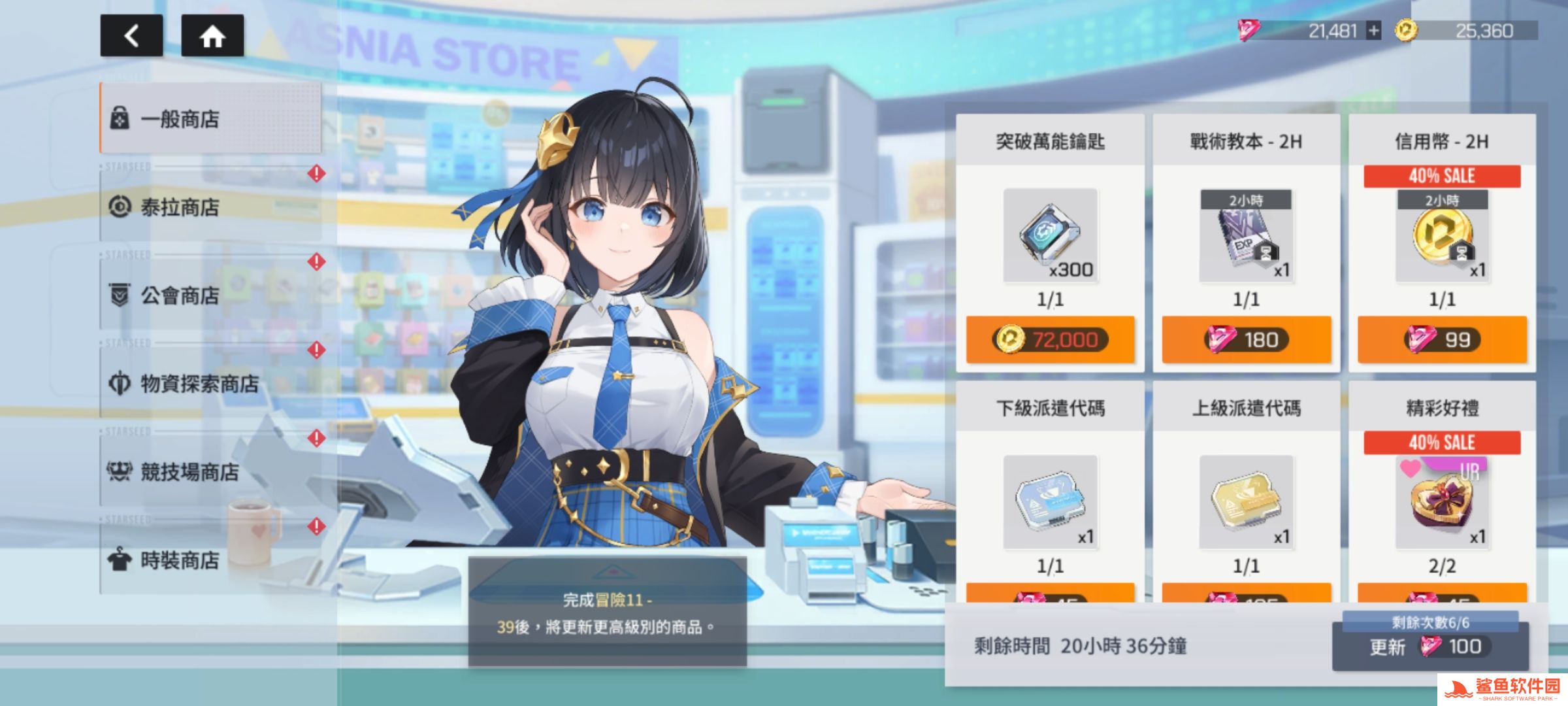Buy 突破萬能鑰匙 for 72,000 coins
Image resolution: width=1568 pixels, height=706 pixels.
[1050, 339]
